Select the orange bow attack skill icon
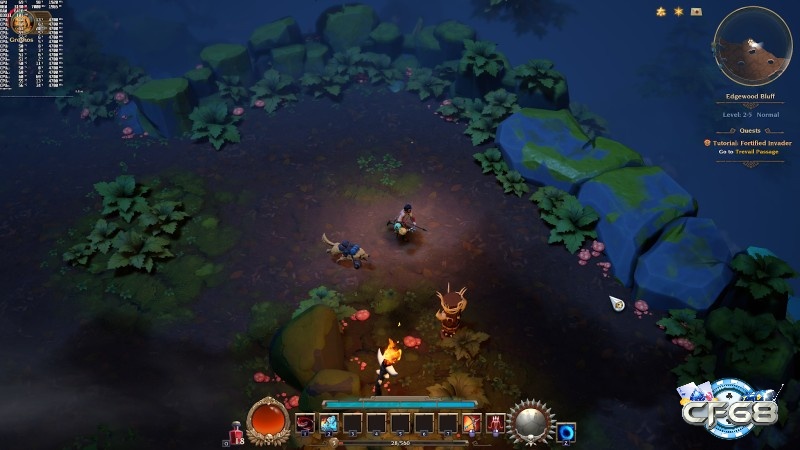Screen dimensions: 800x450 click(473, 424)
